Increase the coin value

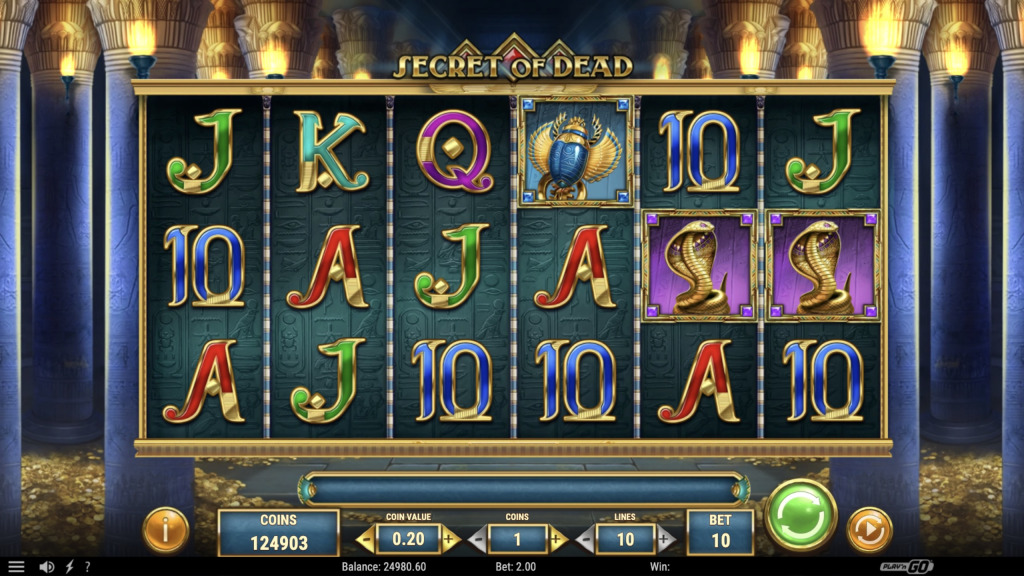click(449, 540)
